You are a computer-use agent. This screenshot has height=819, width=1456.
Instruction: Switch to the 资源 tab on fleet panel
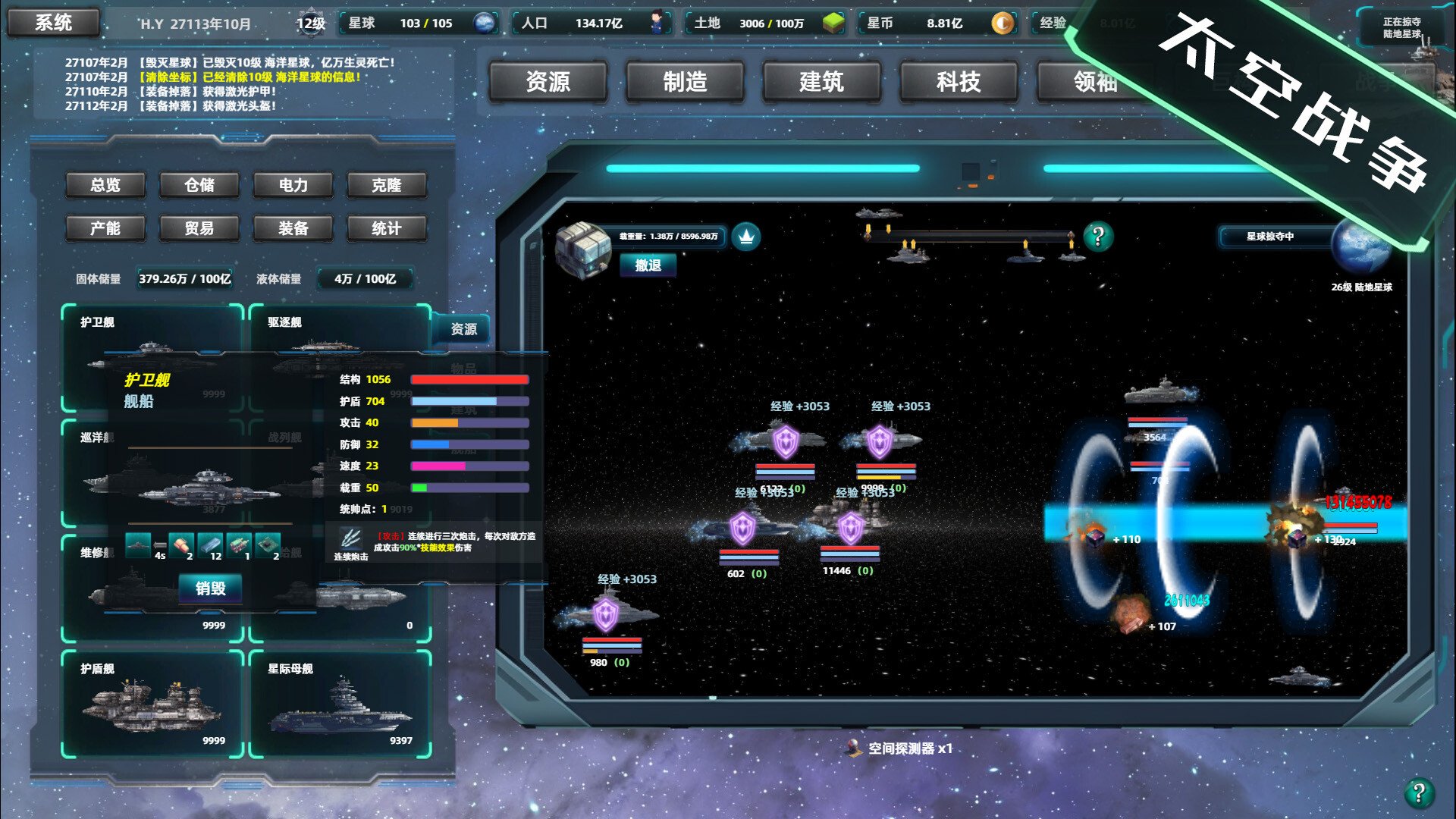(463, 329)
